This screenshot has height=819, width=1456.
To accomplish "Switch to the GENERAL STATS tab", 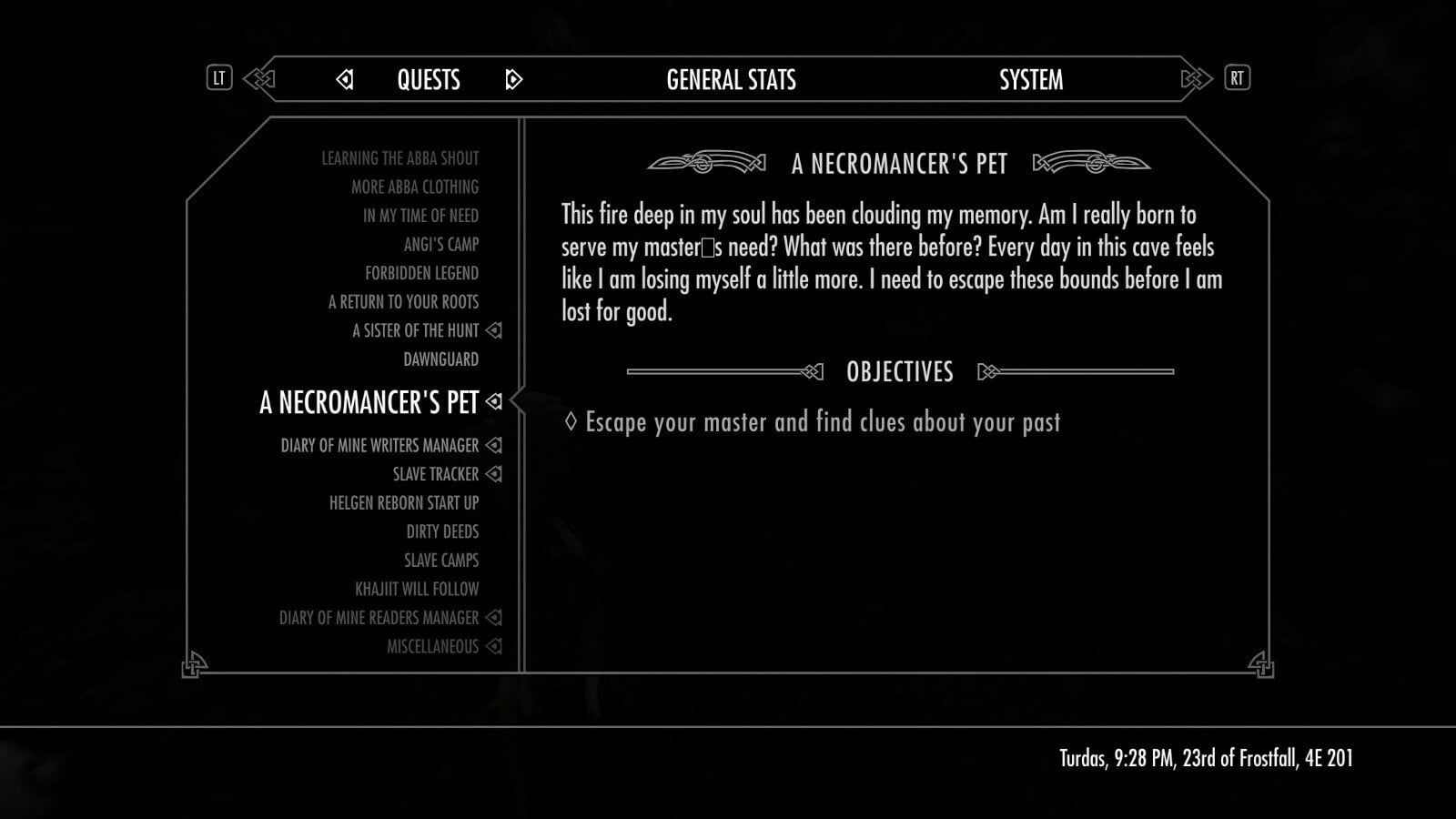I will [730, 81].
